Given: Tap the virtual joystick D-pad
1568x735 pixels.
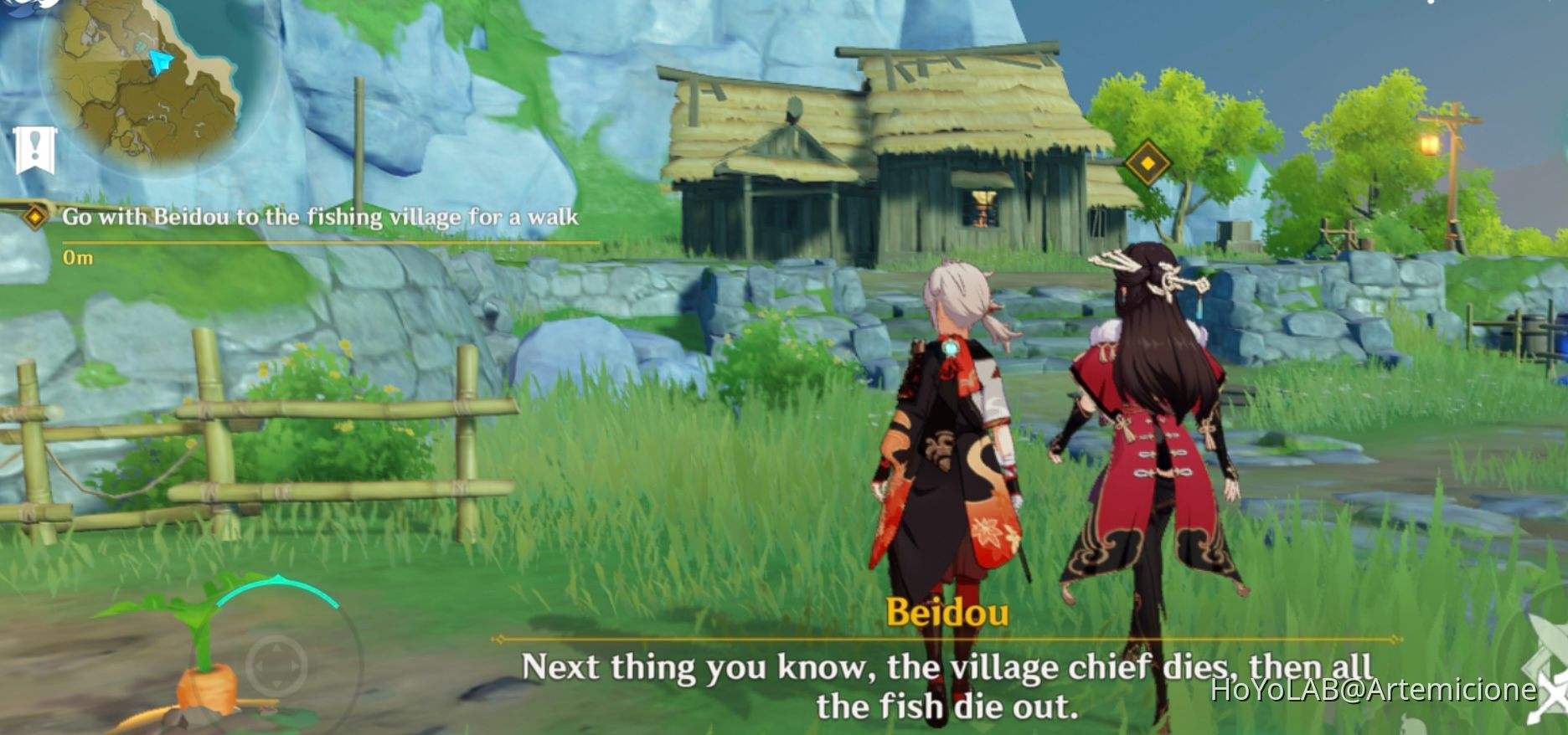Looking at the screenshot, I should (x=276, y=666).
